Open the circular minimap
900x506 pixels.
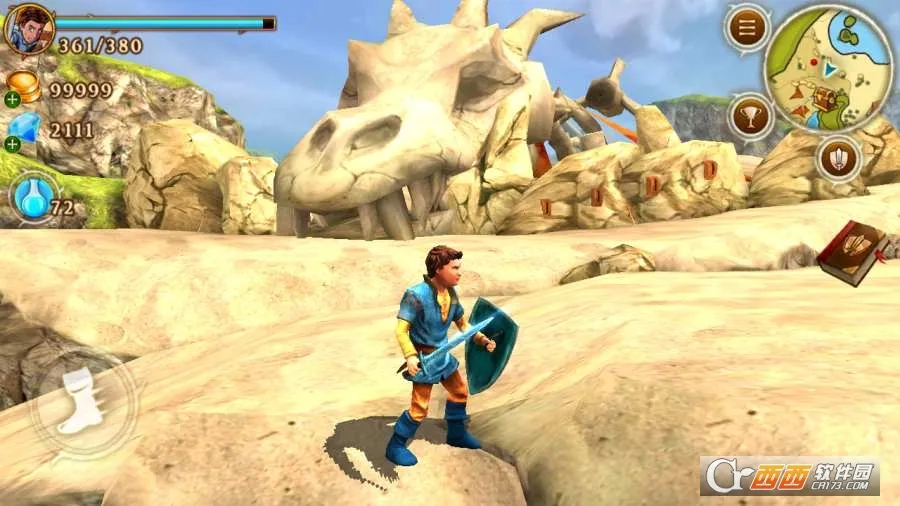coord(827,68)
